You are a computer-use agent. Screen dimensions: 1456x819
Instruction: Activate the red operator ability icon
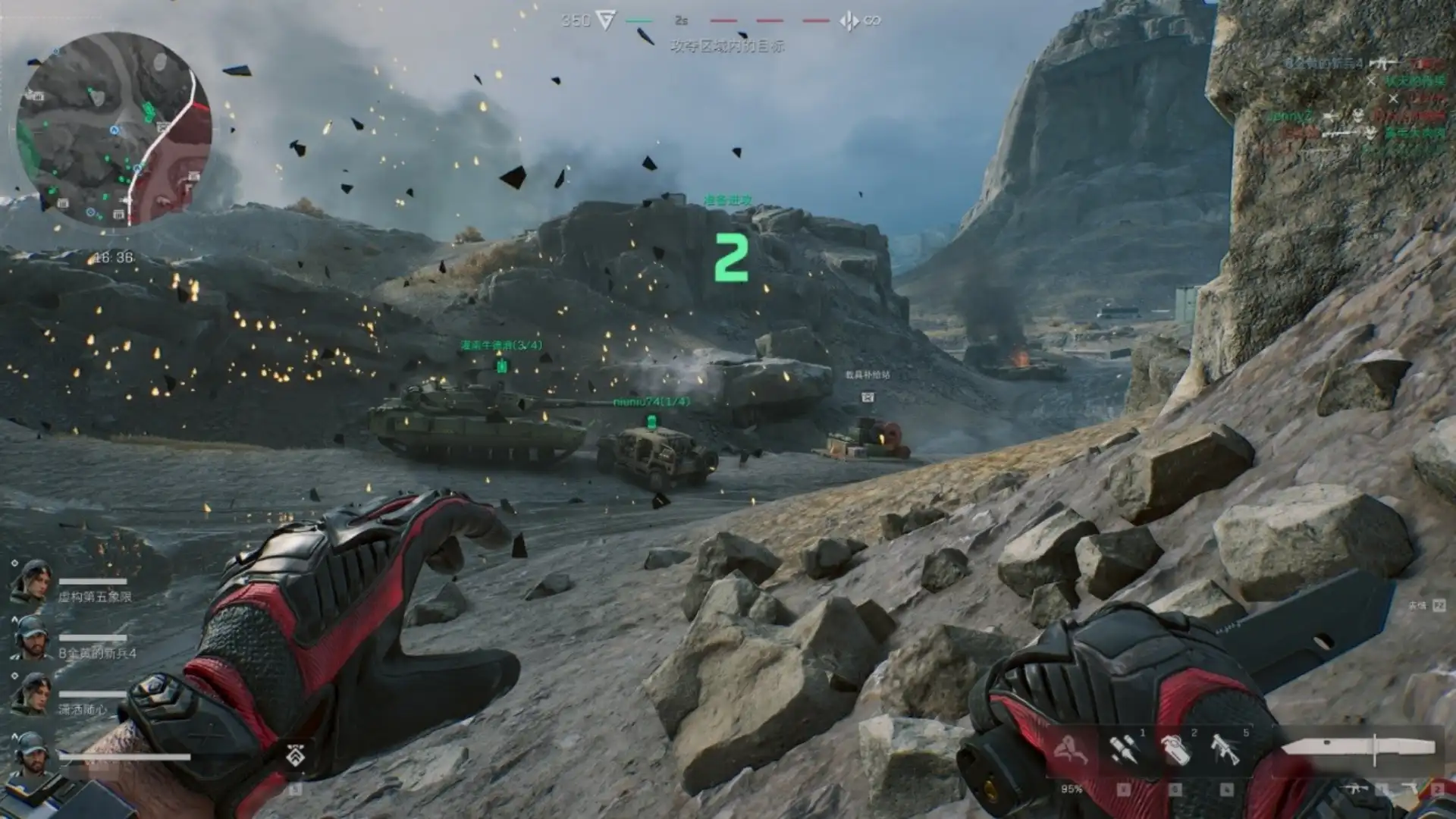tap(1072, 749)
